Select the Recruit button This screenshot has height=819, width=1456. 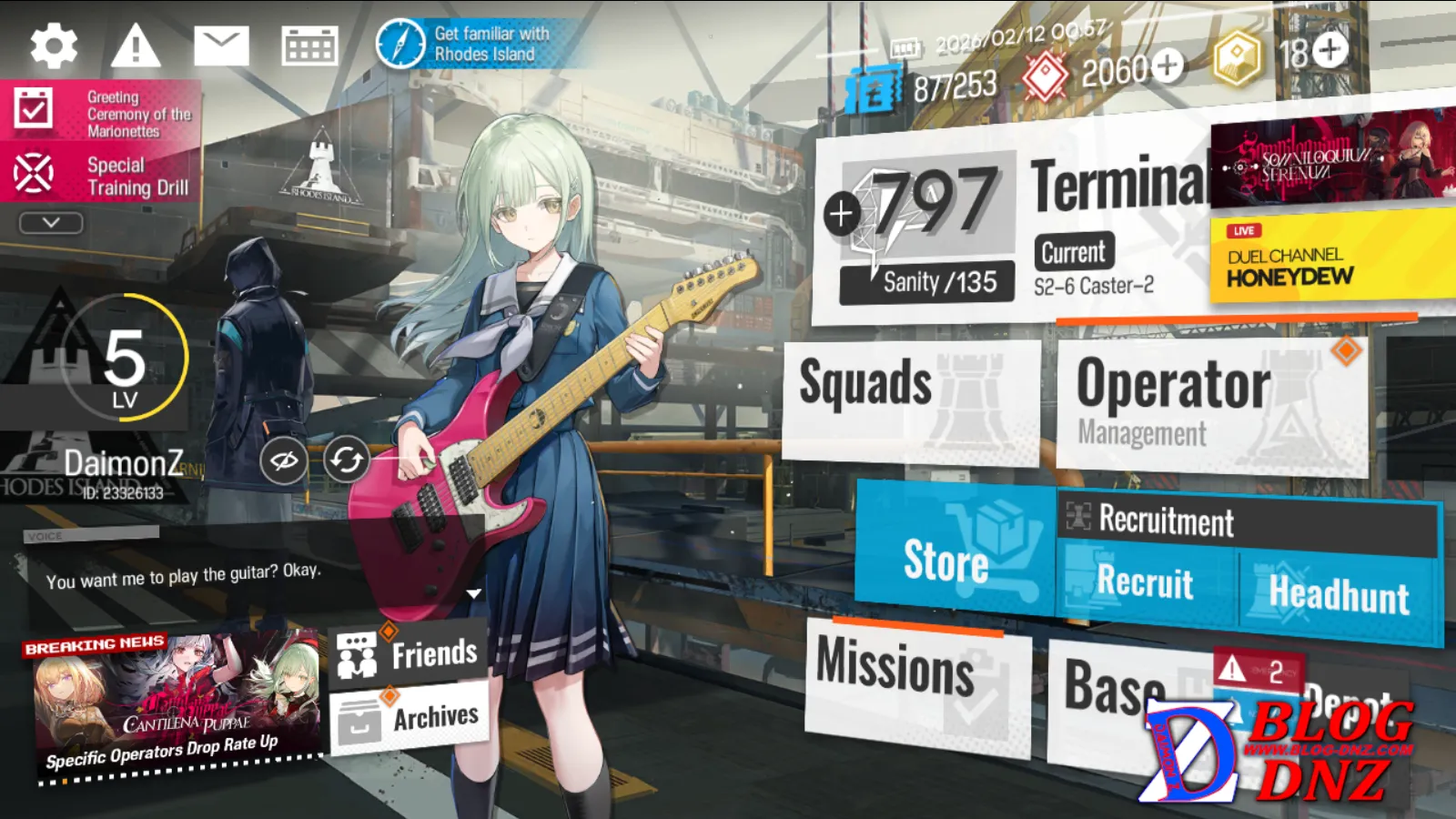point(1147,584)
